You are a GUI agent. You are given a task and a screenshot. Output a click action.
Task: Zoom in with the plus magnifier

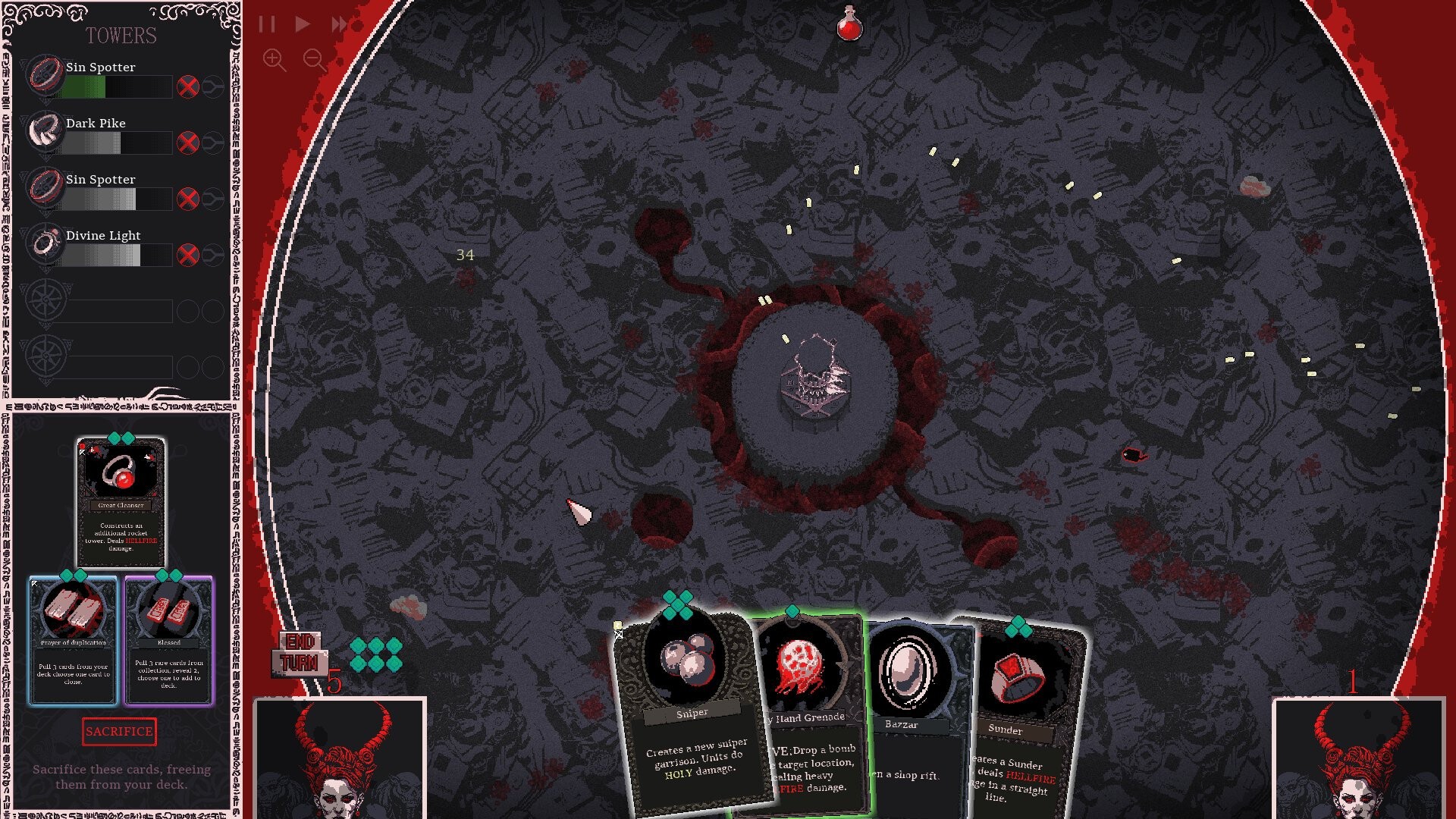[274, 60]
